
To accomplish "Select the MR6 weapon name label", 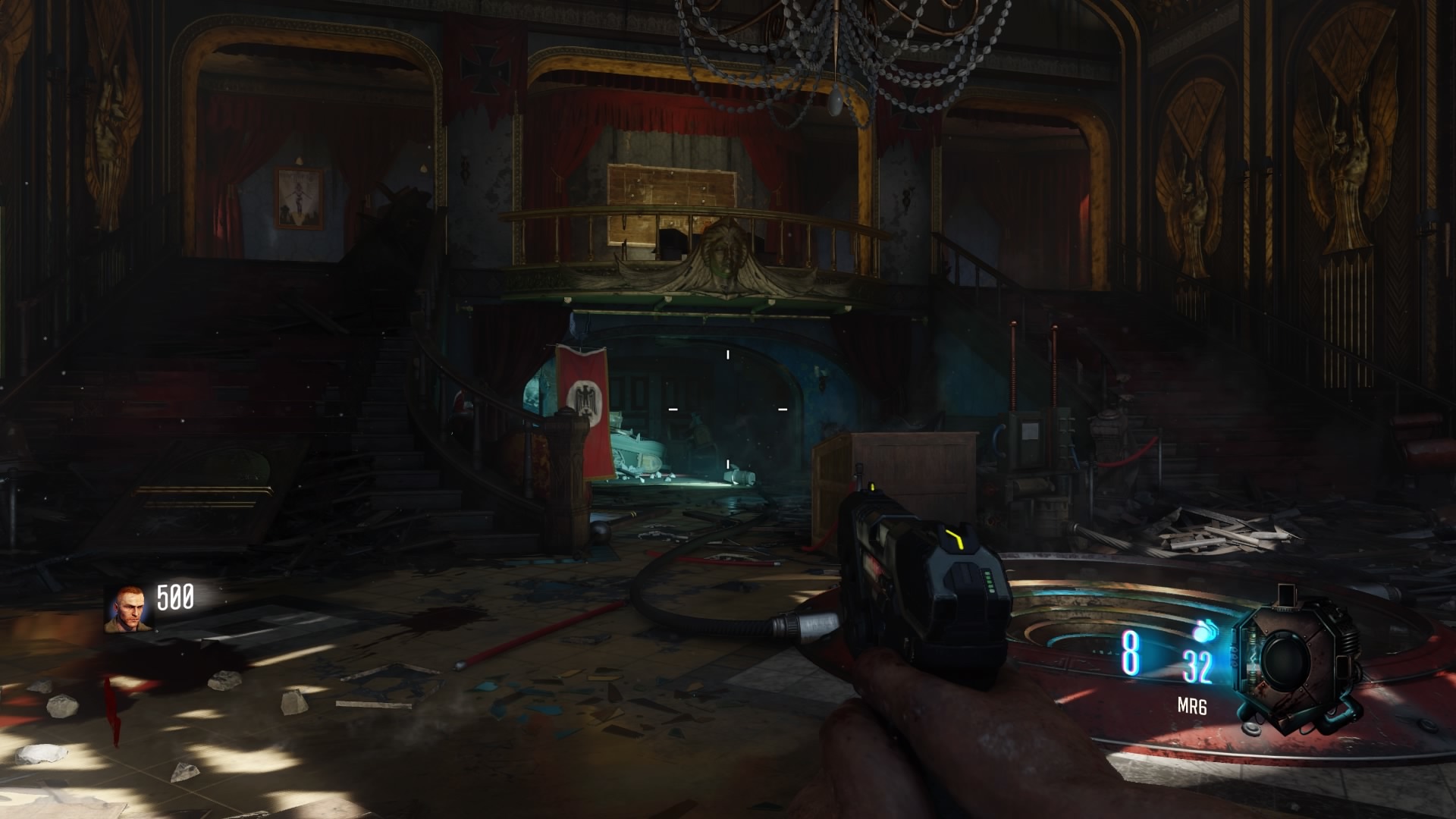I will tap(1193, 705).
